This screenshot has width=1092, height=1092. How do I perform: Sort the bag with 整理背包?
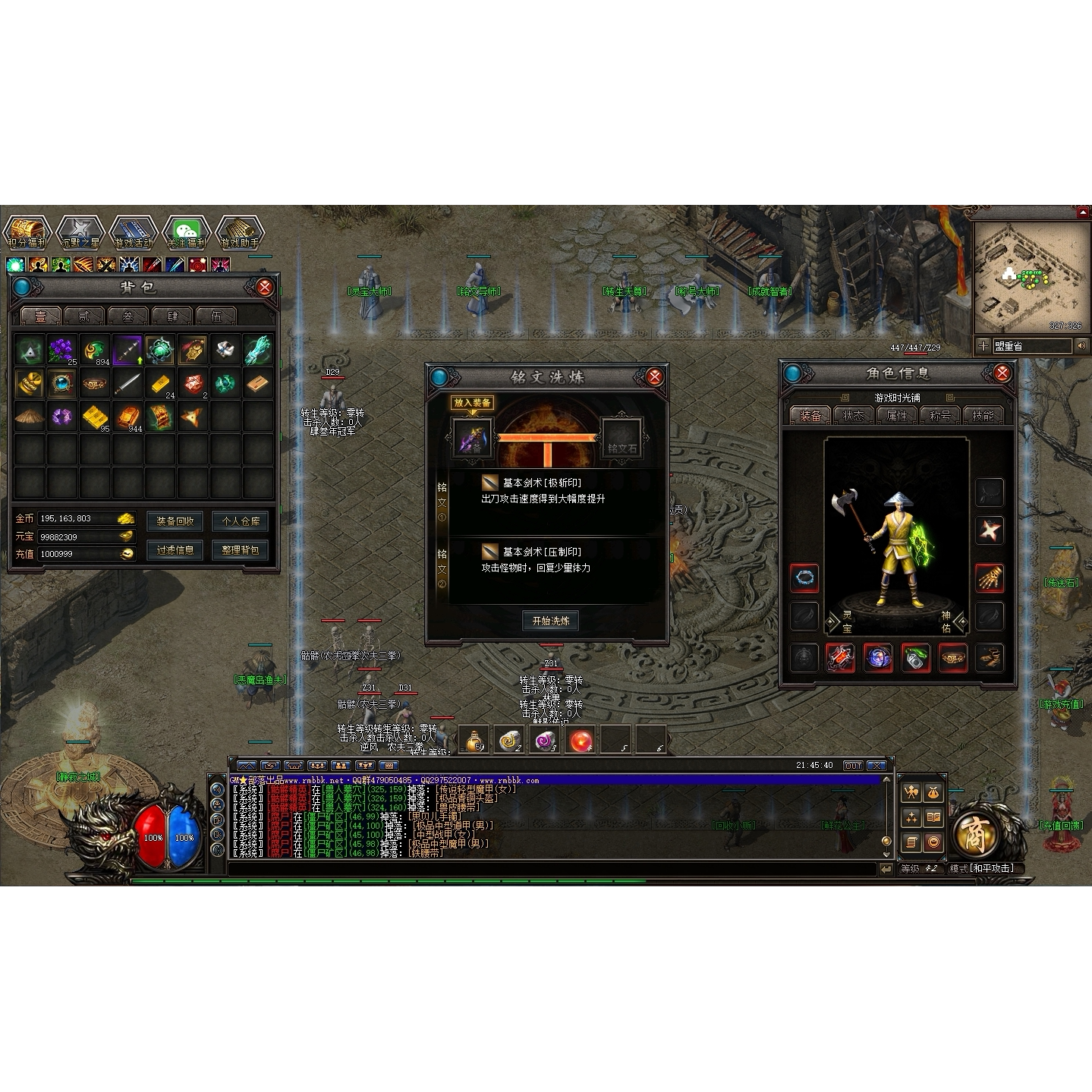(x=240, y=550)
